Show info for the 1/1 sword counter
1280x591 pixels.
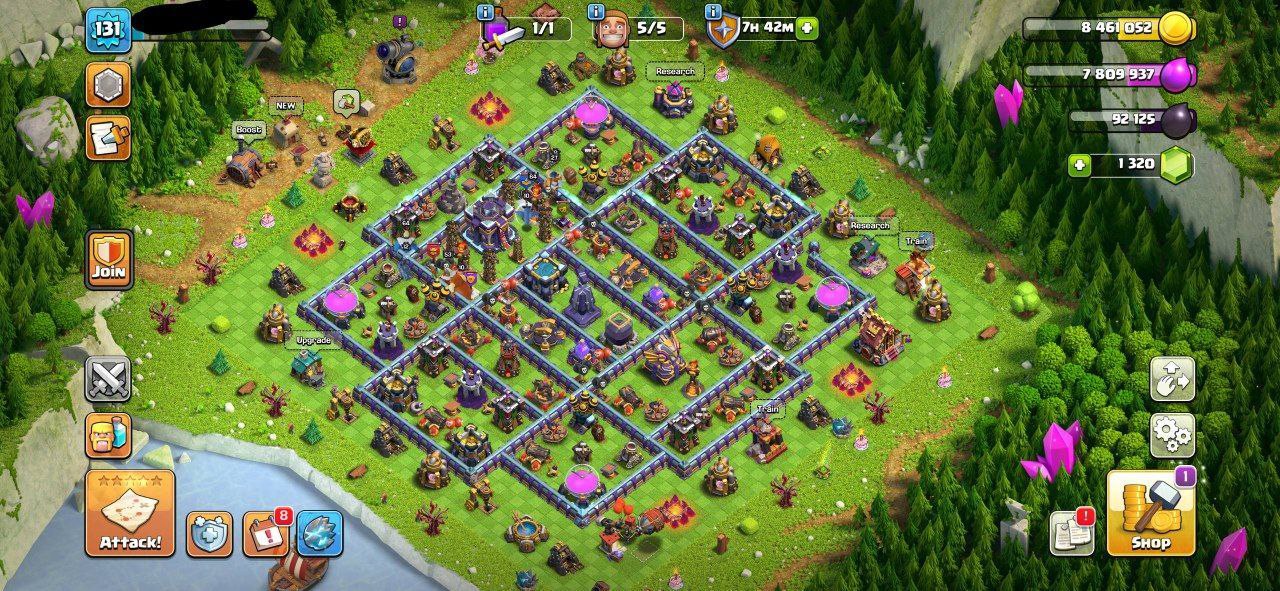point(486,13)
